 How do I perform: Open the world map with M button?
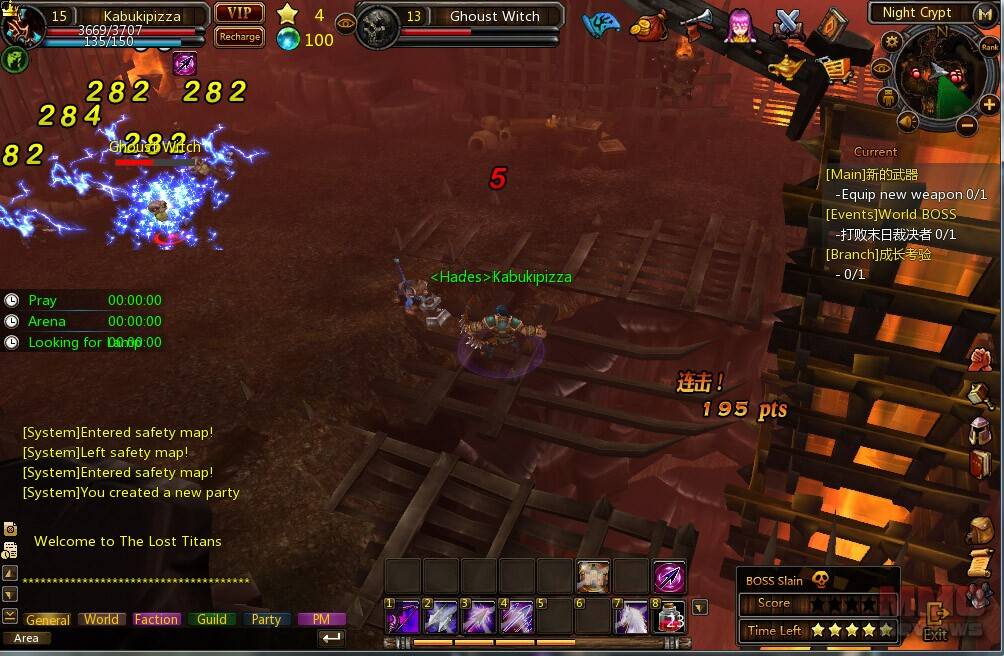[984, 13]
